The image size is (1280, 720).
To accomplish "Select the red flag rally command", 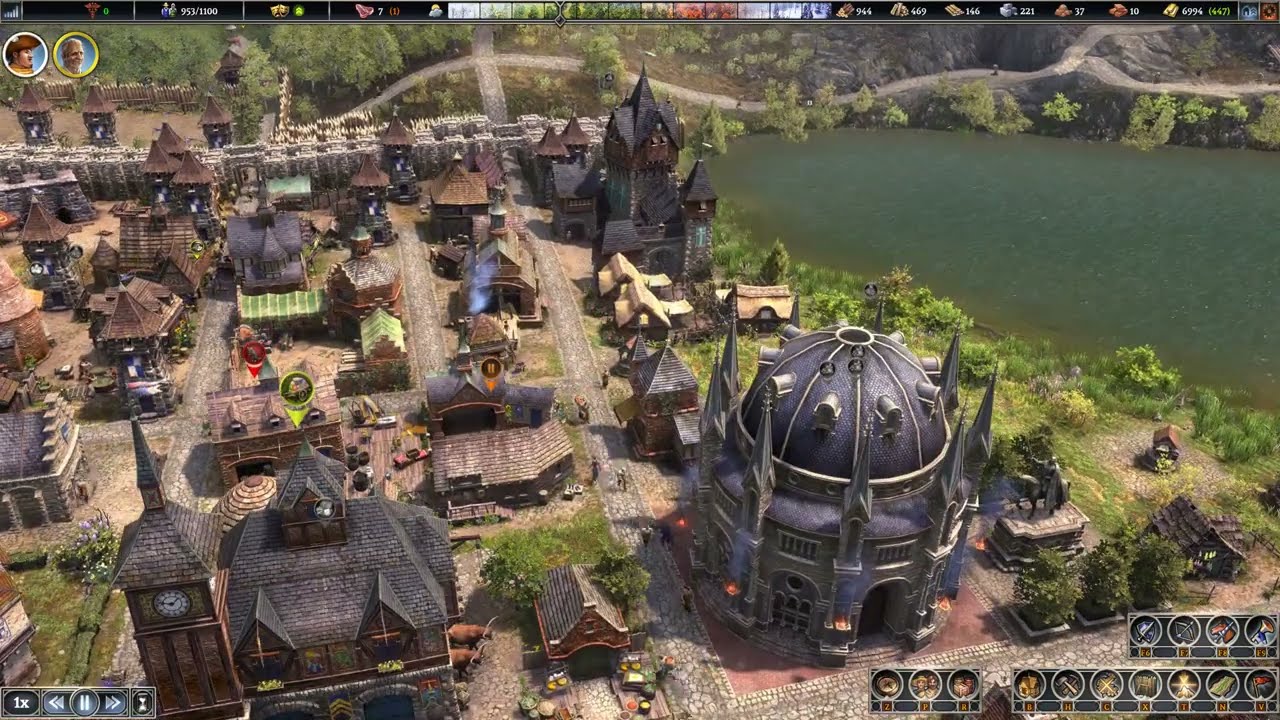I will click(1259, 685).
